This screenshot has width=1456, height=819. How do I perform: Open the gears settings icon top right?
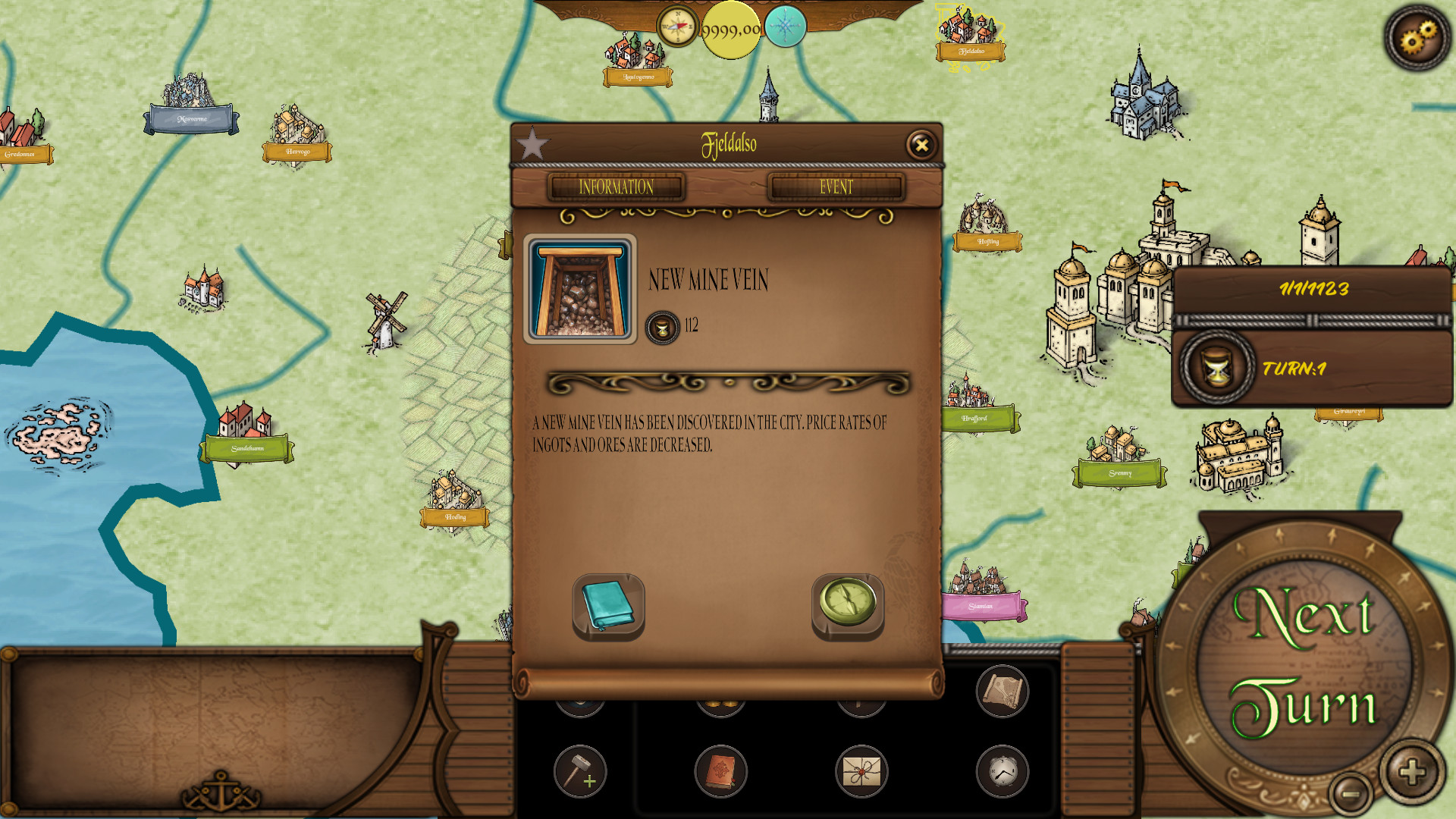[1419, 37]
